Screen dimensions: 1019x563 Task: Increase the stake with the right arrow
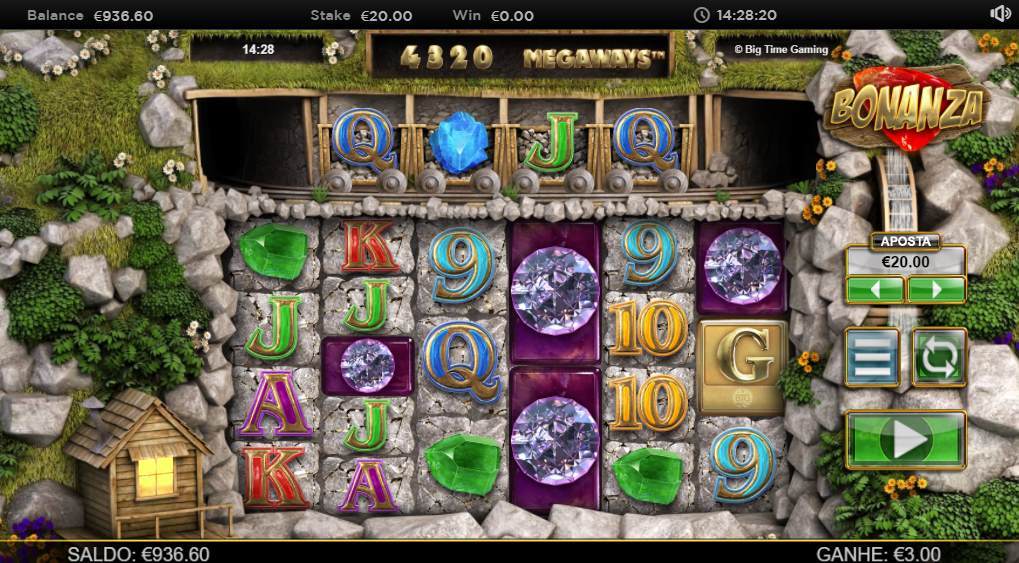[936, 290]
